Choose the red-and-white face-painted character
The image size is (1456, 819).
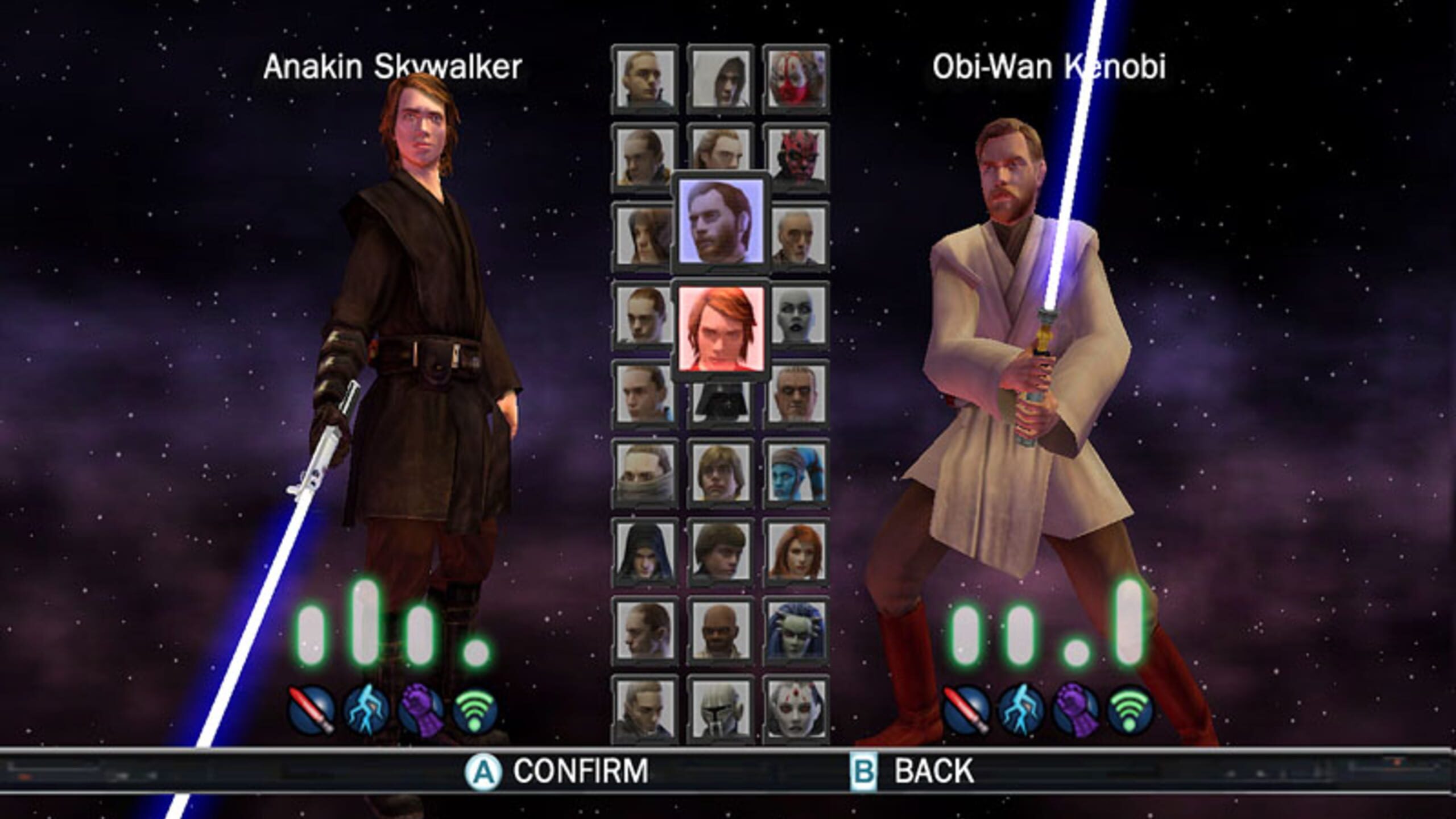[x=796, y=78]
